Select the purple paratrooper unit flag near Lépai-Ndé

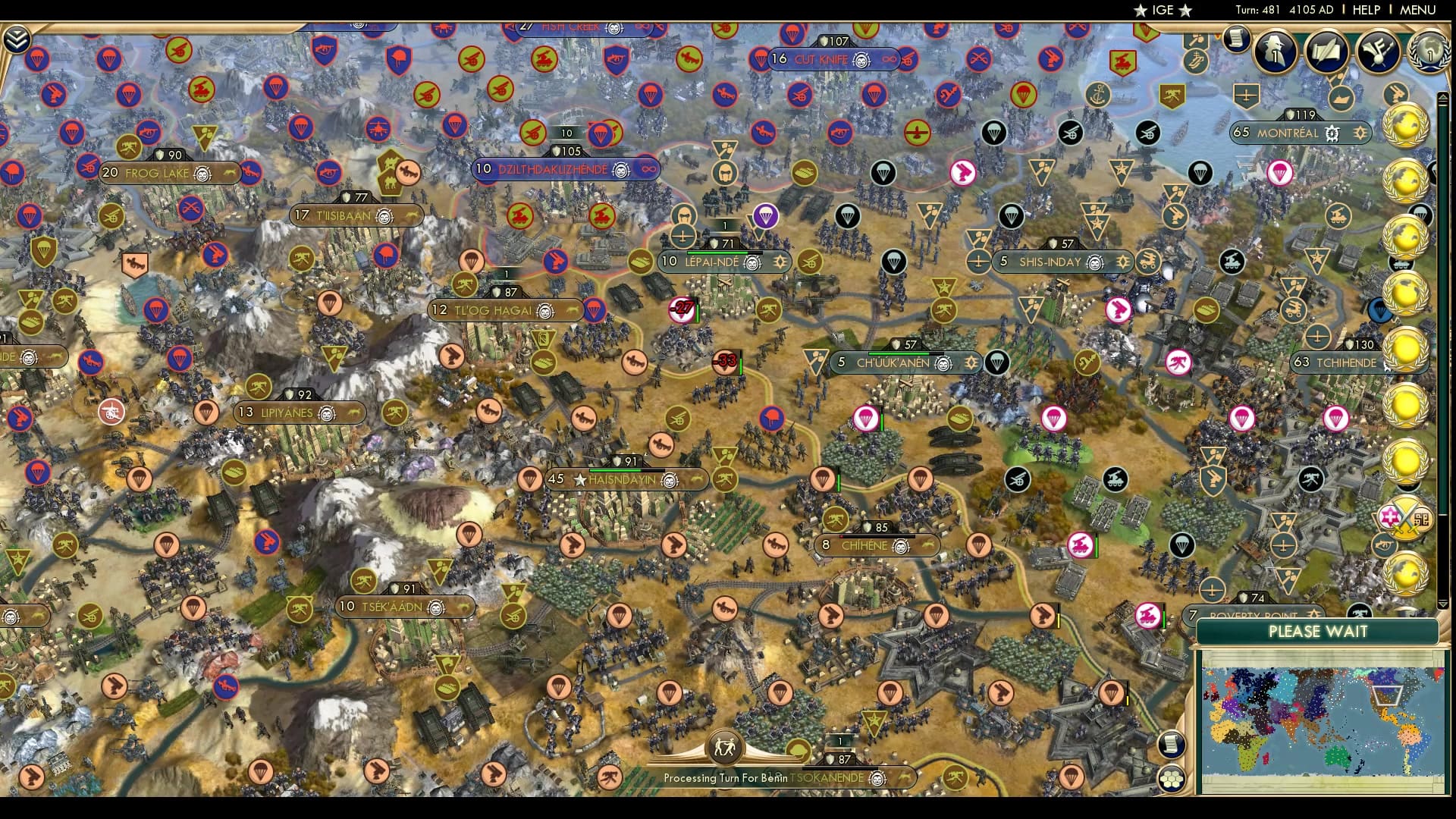coord(766,215)
